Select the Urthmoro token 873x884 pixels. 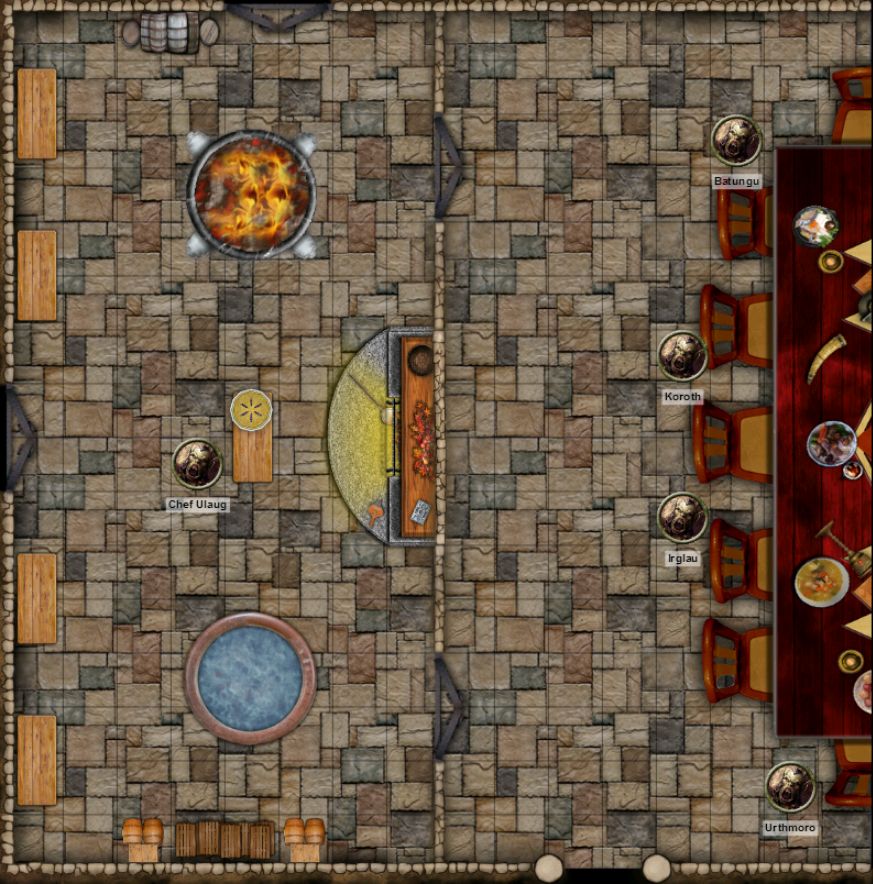(x=790, y=787)
